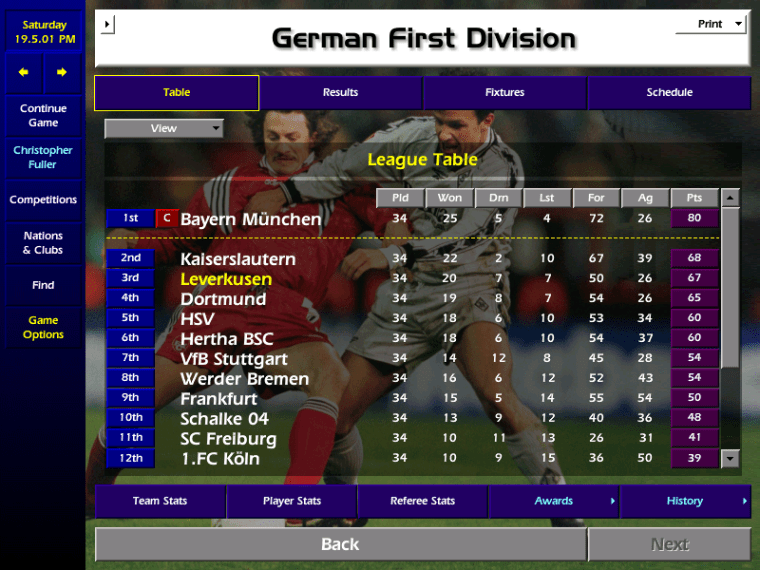Open the Find search option
760x570 pixels.
coord(43,285)
